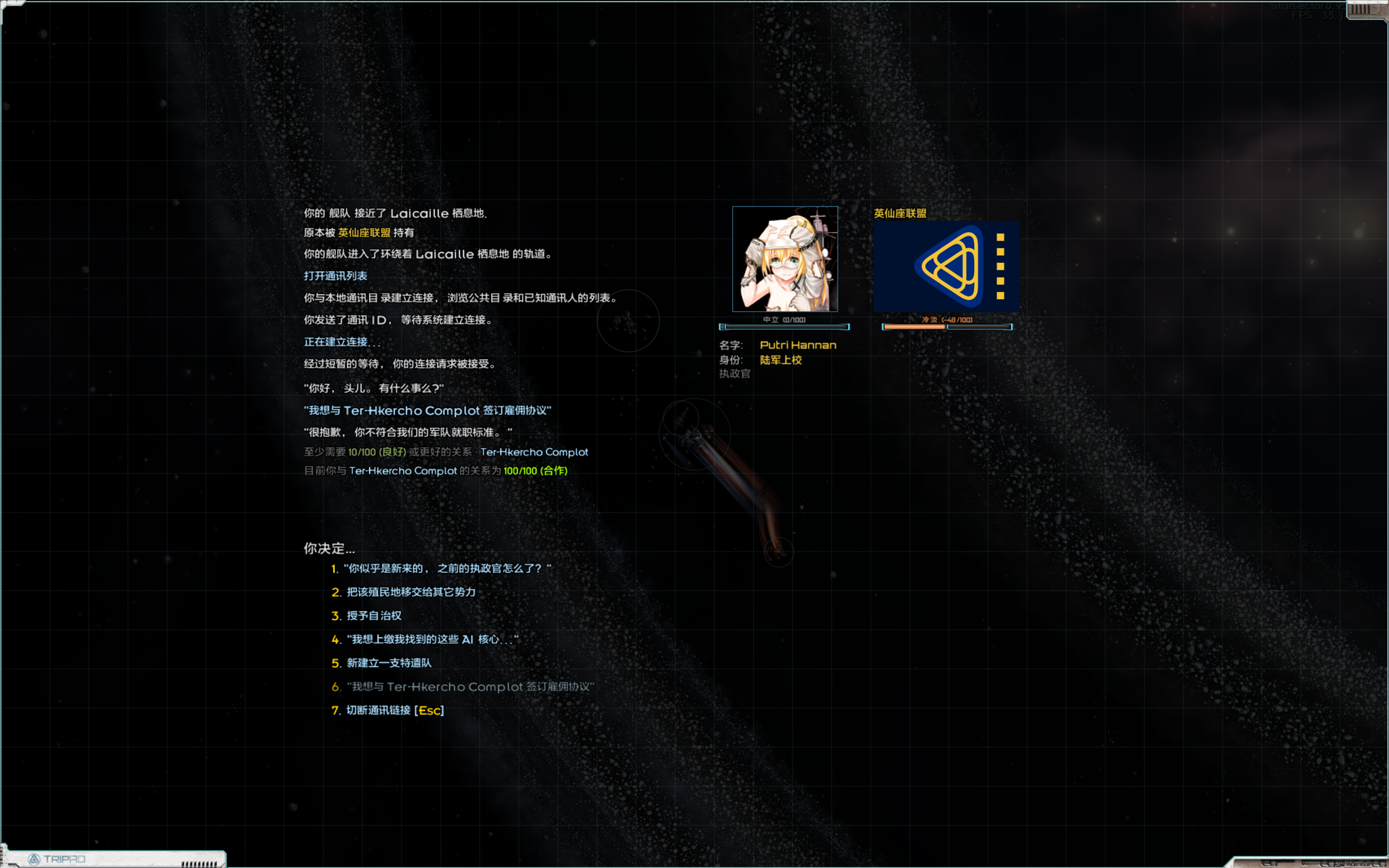Choose option 1 asking about the previous administrator

(x=447, y=568)
